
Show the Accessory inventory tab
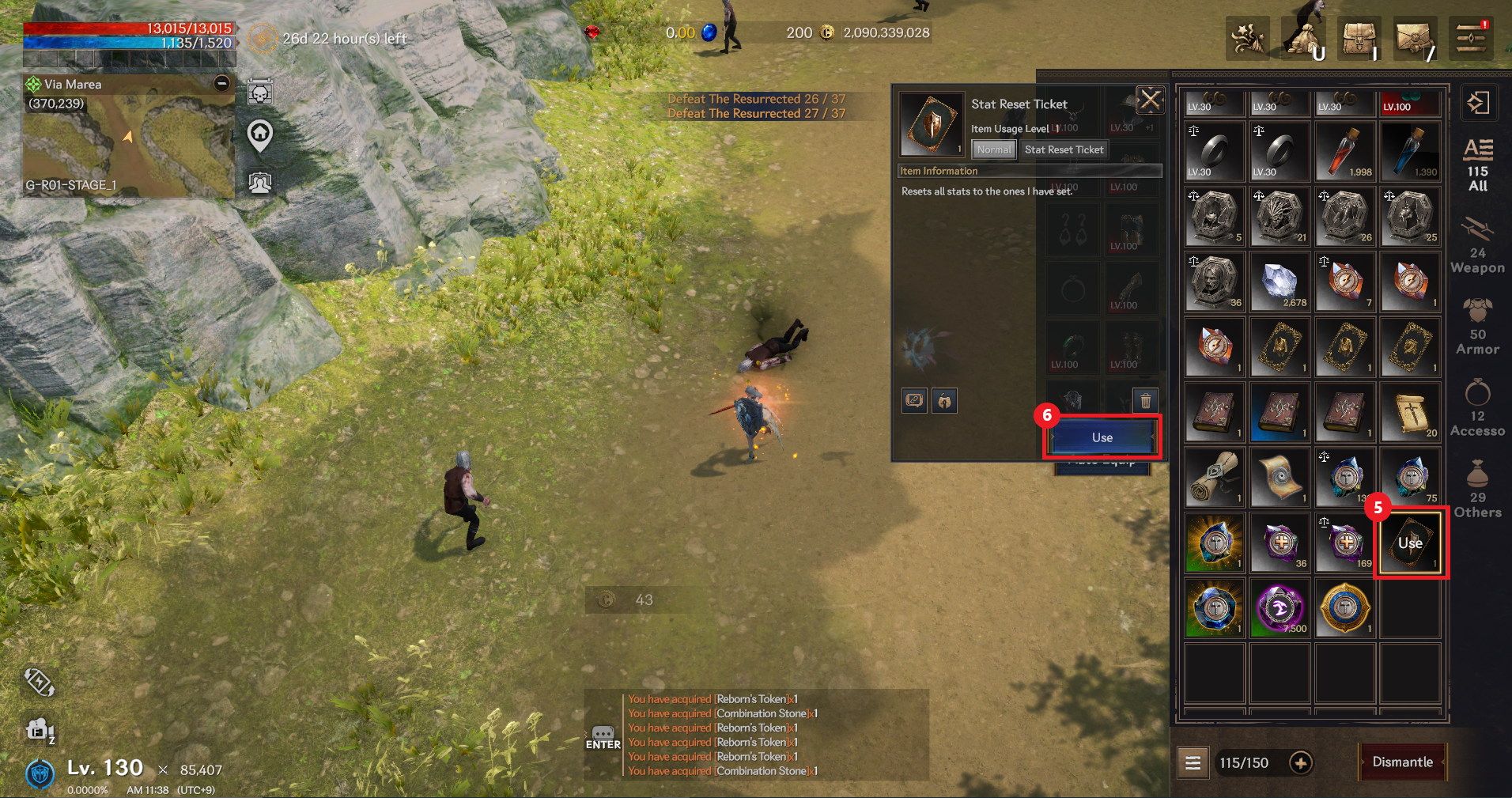coord(1477,409)
